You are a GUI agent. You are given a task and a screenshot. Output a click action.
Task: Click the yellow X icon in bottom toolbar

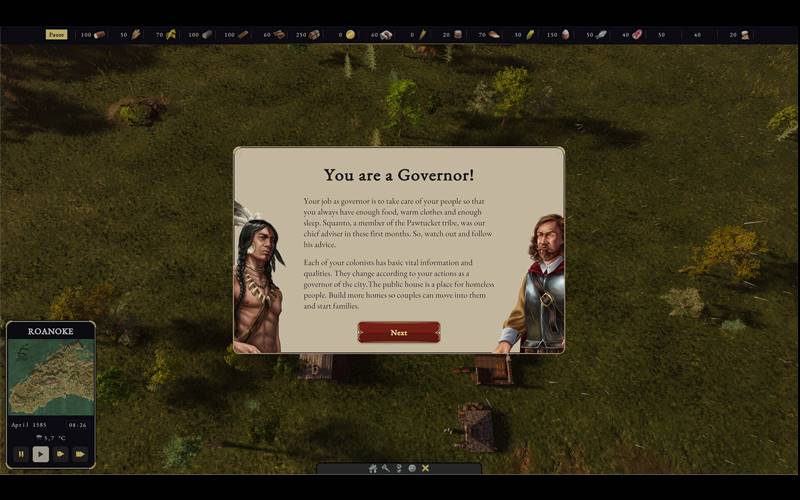coord(425,468)
